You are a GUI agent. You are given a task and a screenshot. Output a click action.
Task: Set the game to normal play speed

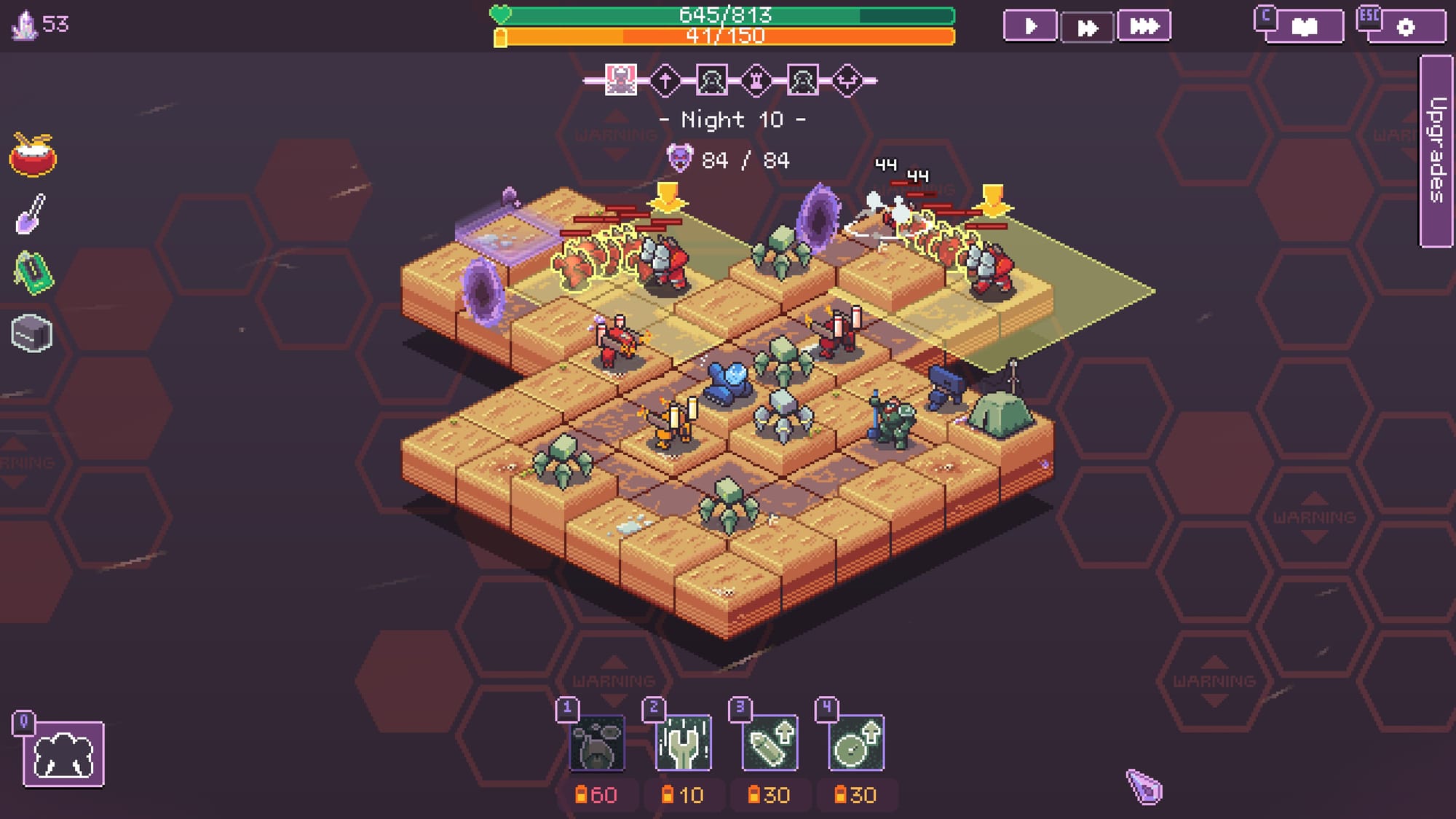[1029, 27]
